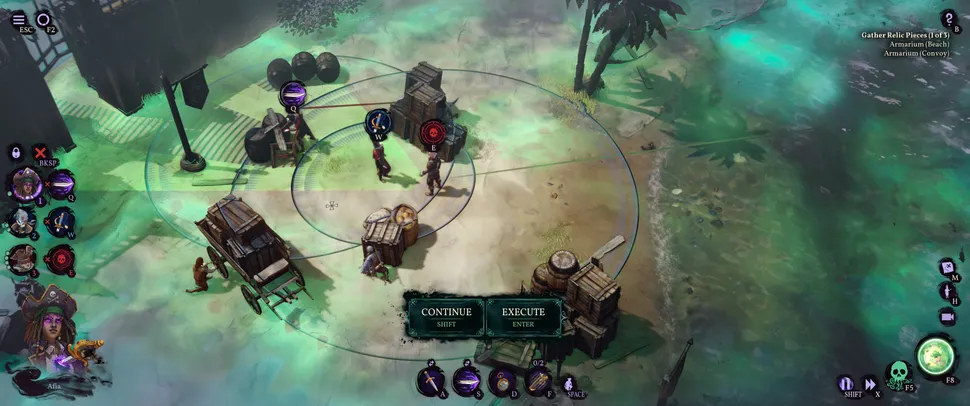
Task: Execute the planned shadow mode actions
Action: pyautogui.click(x=523, y=316)
